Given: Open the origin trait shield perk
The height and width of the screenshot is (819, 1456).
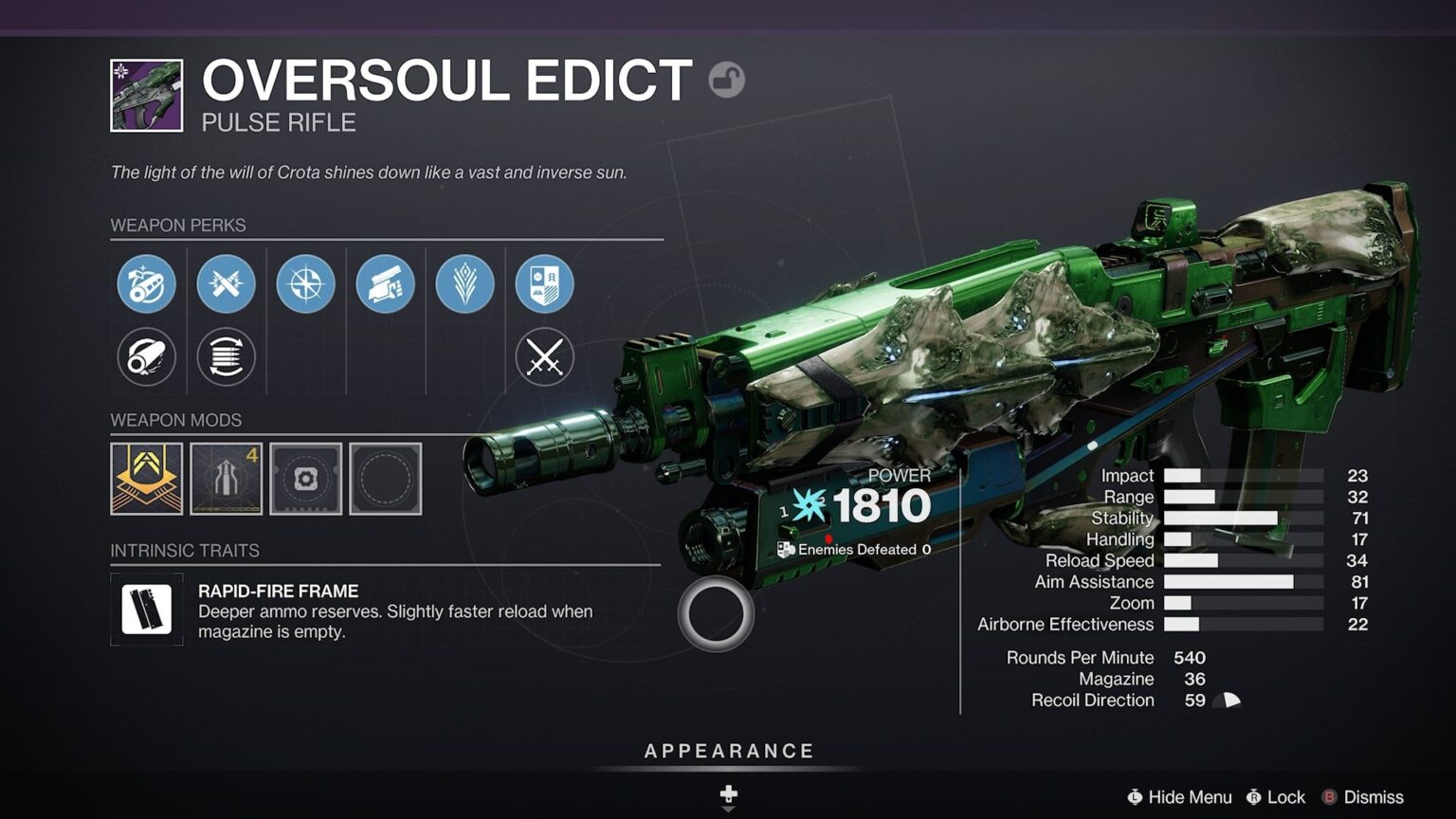Looking at the screenshot, I should (543, 283).
